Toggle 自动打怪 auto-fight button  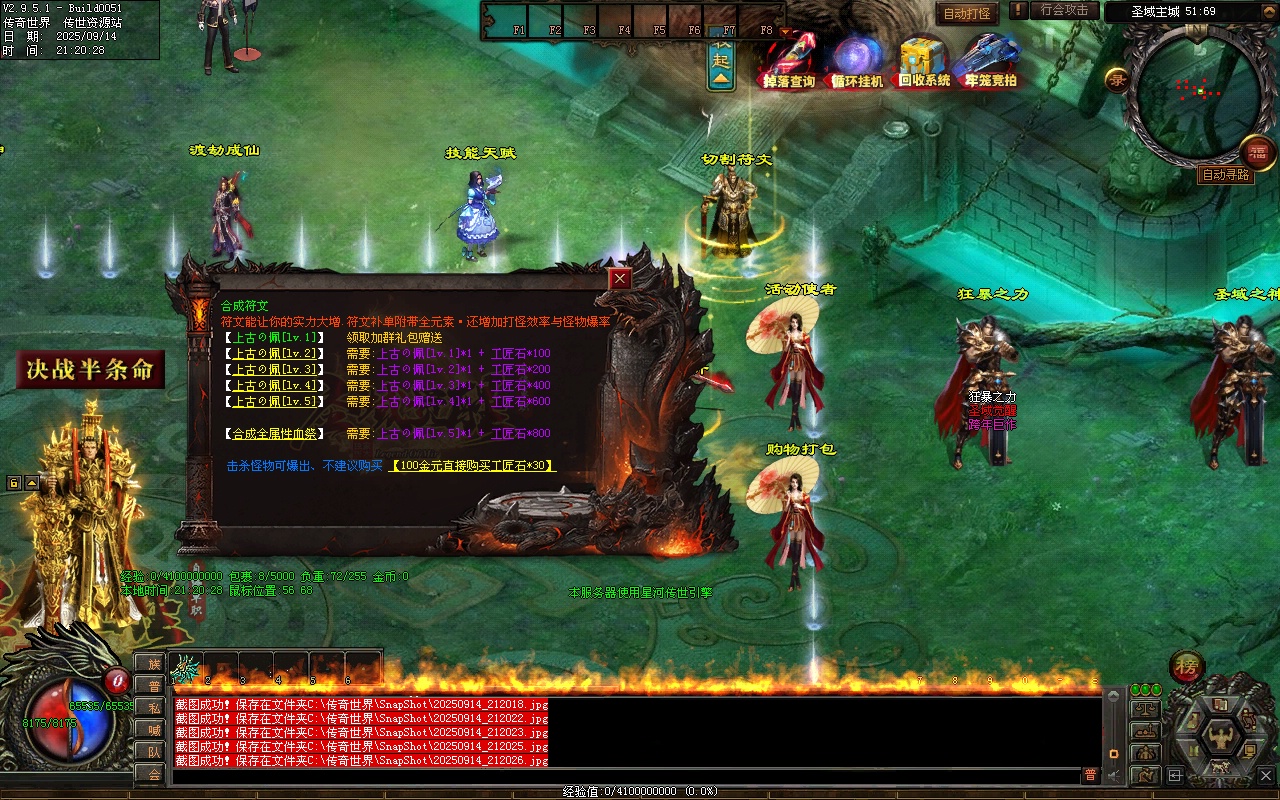coord(968,13)
